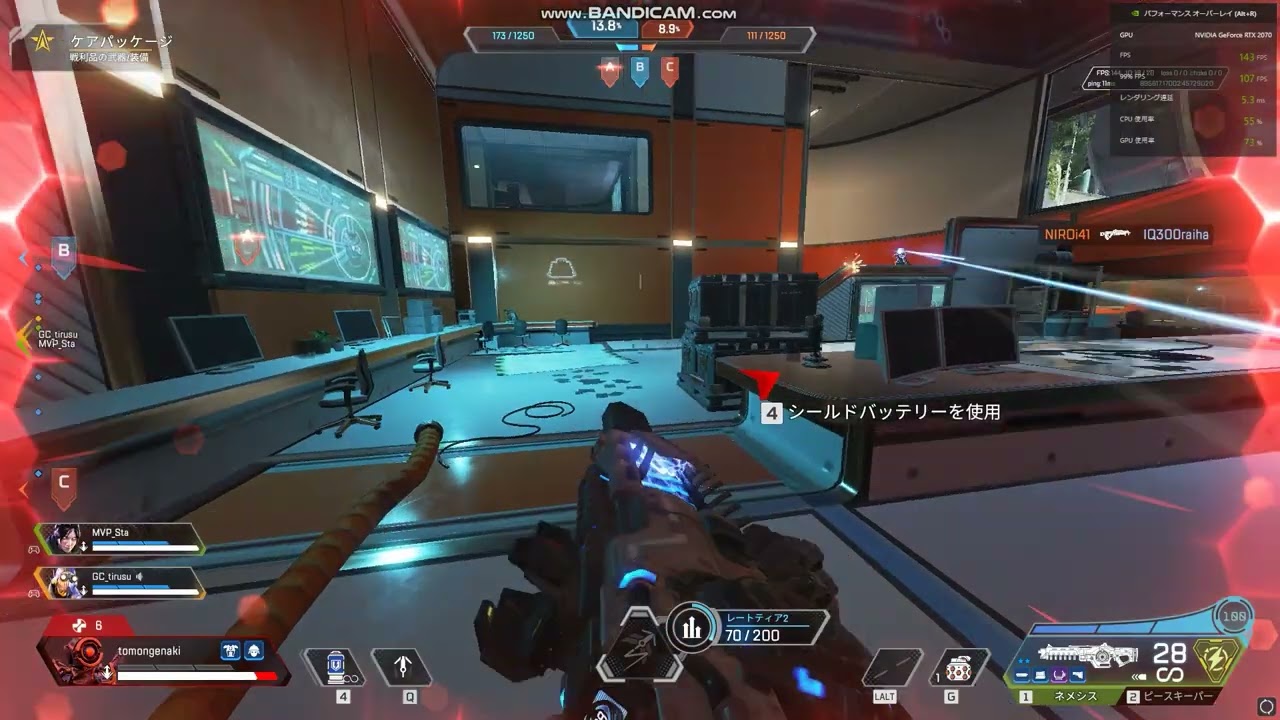Image resolution: width=1280 pixels, height=720 pixels.
Task: Click the capture point A marker
Action: [608, 70]
